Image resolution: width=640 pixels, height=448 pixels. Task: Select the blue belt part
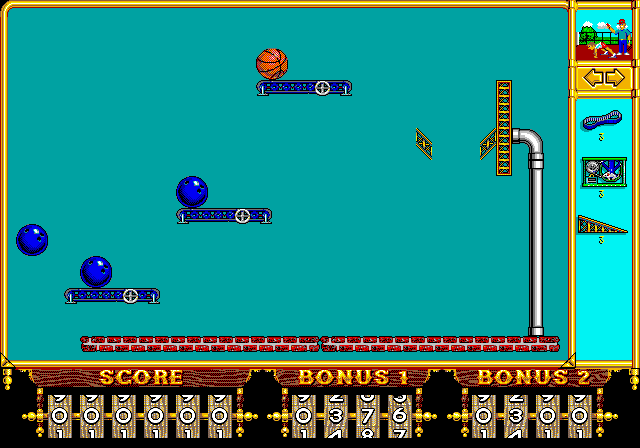[x=601, y=121]
